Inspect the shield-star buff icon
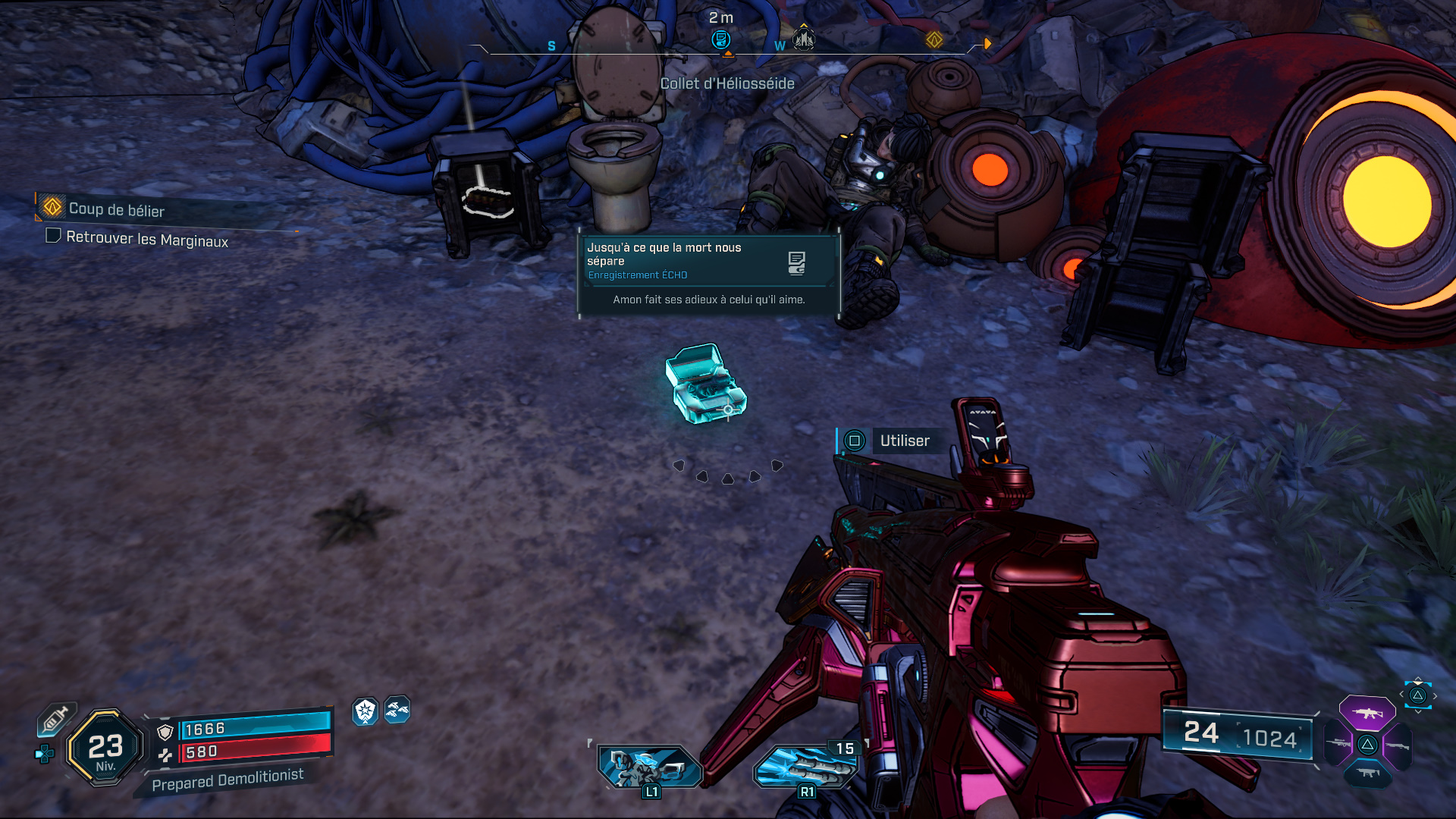Viewport: 1456px width, 819px height. tap(366, 711)
